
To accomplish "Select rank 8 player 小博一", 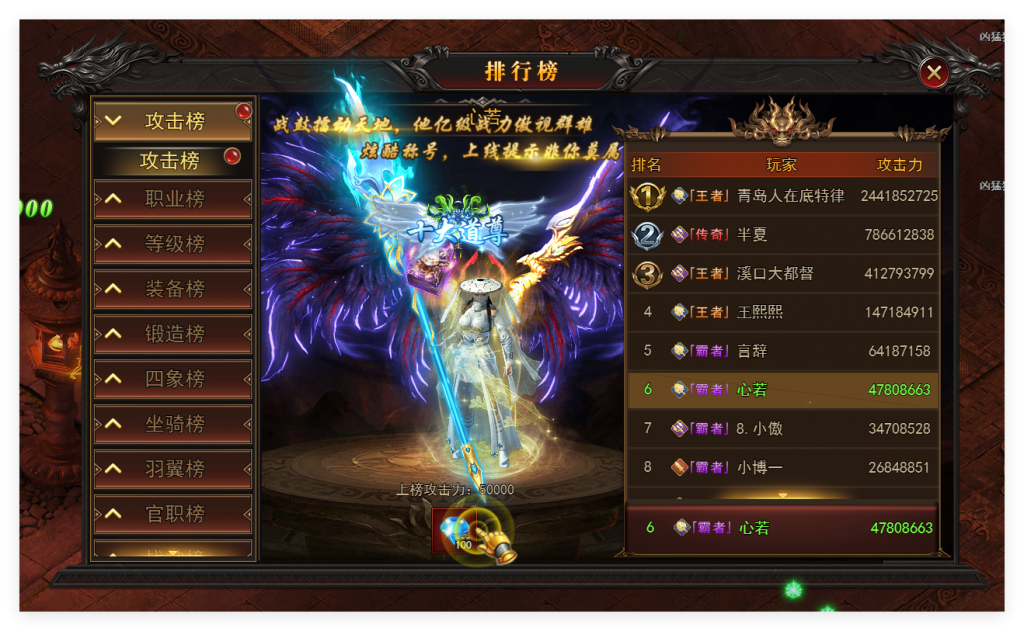I will point(783,467).
